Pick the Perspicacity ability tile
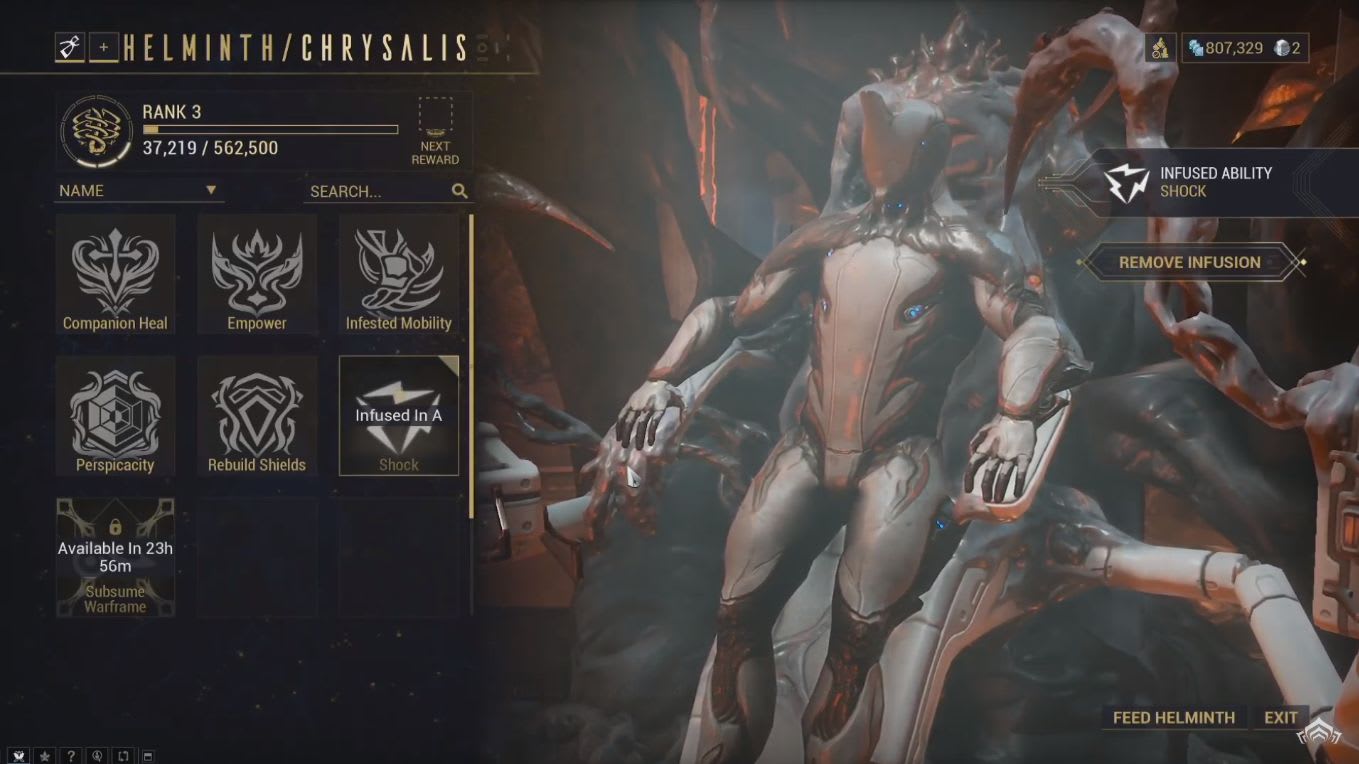The height and width of the screenshot is (764, 1359). click(115, 415)
